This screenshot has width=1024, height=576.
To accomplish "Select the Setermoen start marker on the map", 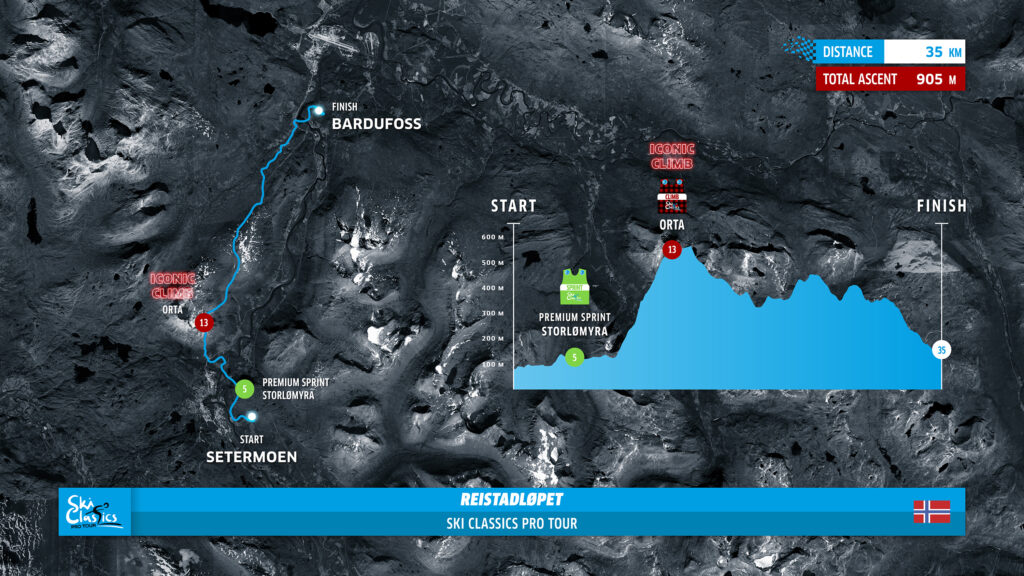I will 252,416.
